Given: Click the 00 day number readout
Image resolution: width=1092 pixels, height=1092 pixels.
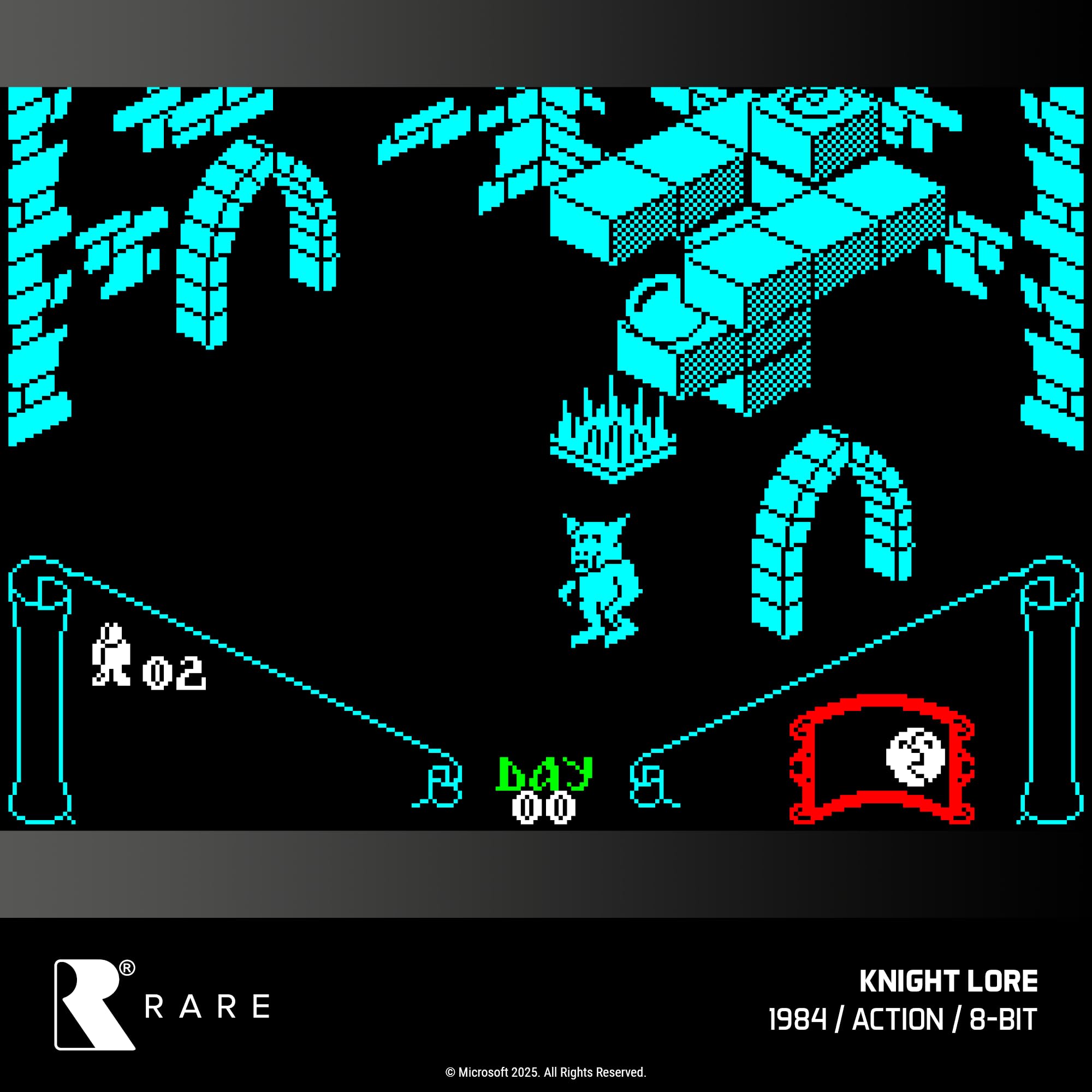Looking at the screenshot, I should [x=544, y=808].
